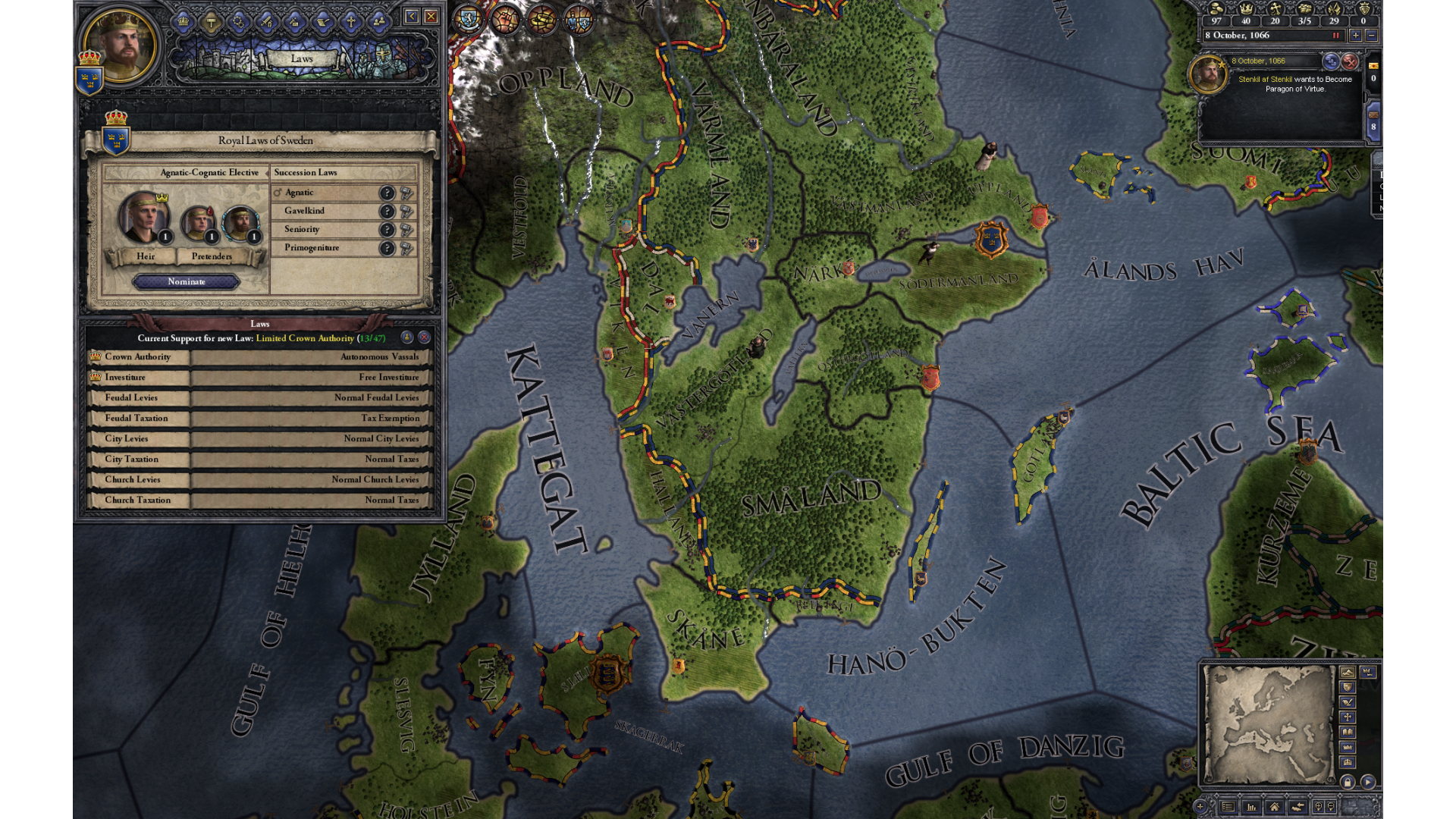1456x819 pixels.
Task: Nominate a successor with the Nominate button
Action: click(187, 282)
